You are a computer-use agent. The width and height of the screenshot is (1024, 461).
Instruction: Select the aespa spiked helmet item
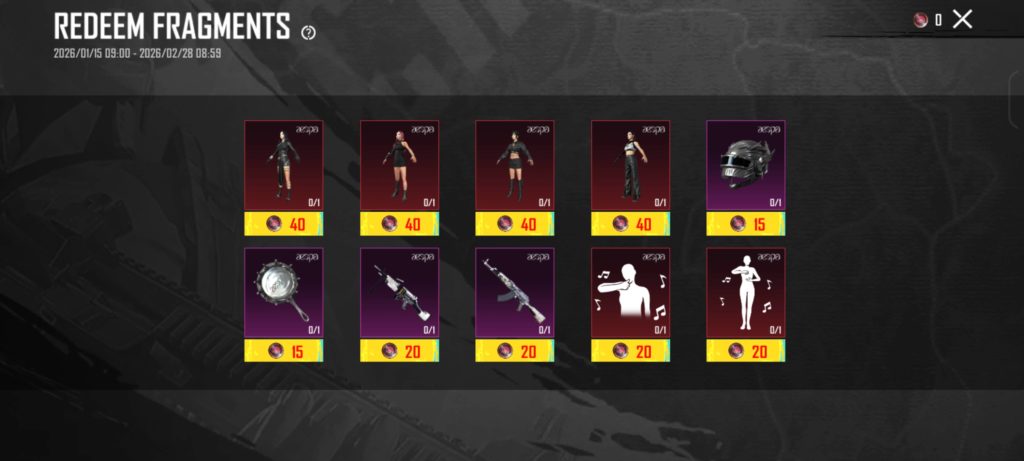pyautogui.click(x=745, y=165)
